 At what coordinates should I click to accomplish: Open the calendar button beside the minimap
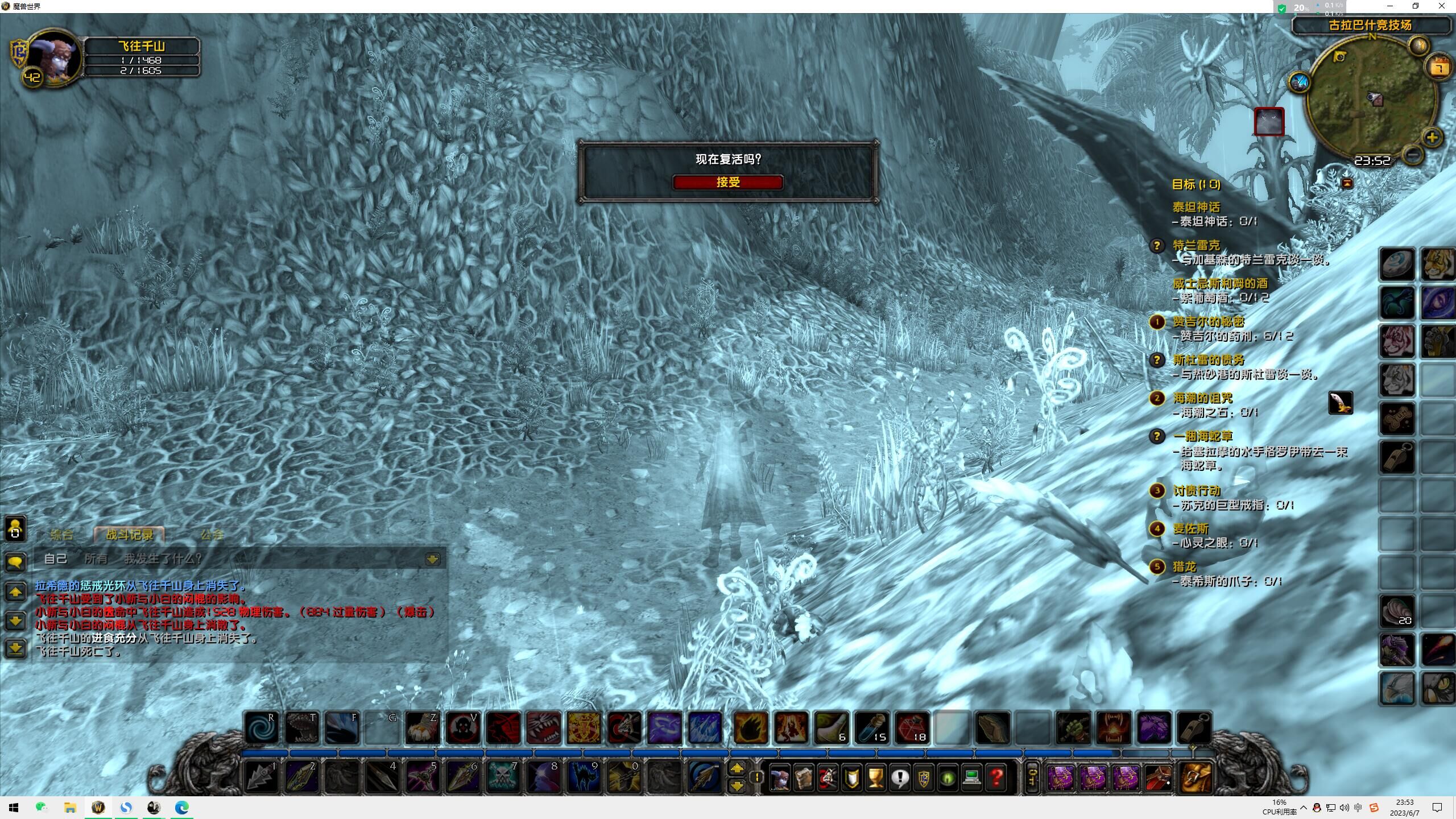coord(1439,68)
